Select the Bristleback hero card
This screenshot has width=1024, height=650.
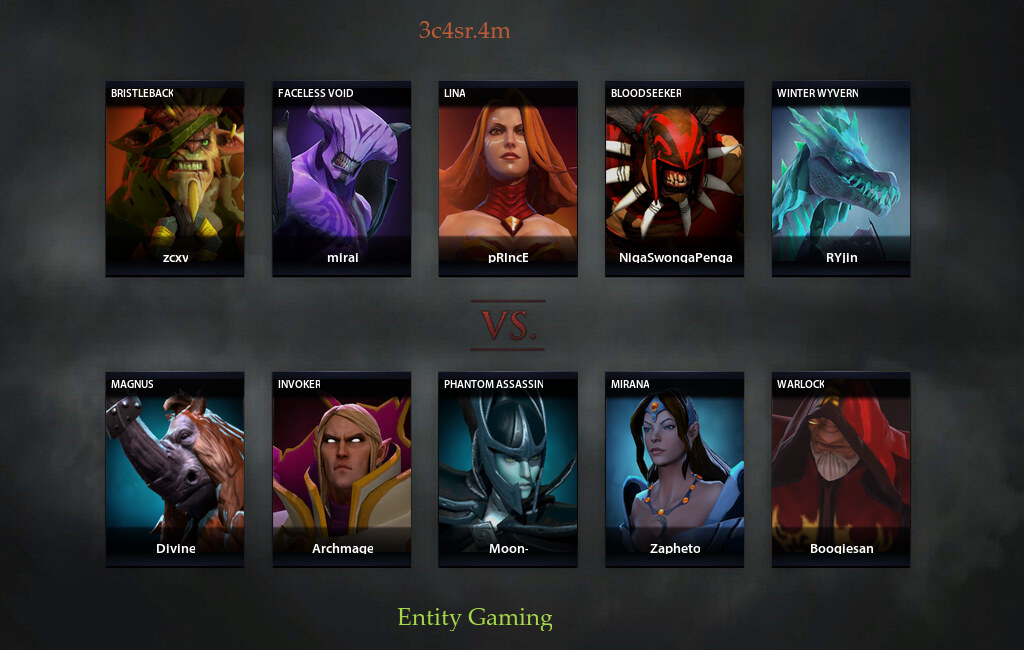click(175, 178)
